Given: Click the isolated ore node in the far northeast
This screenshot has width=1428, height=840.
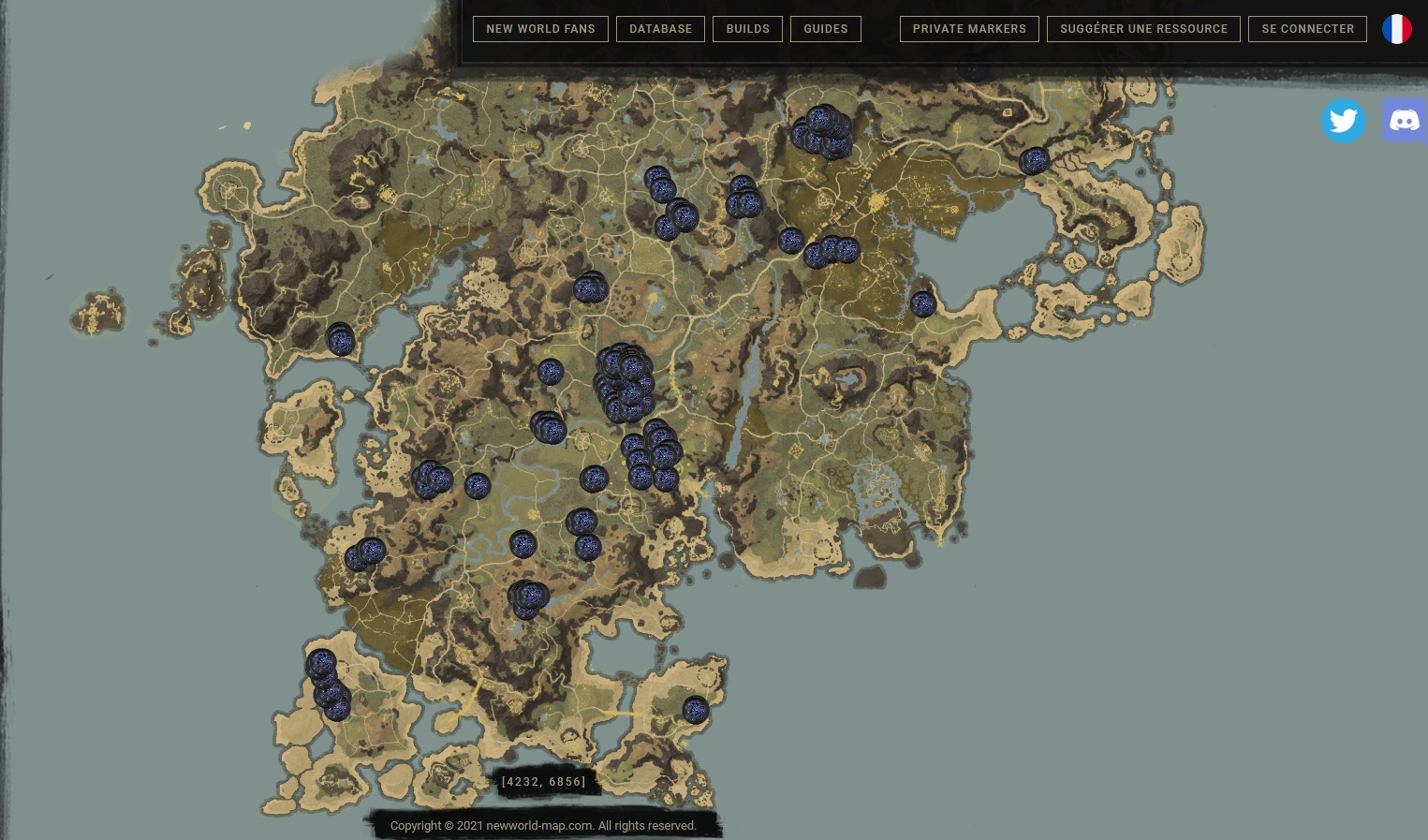Looking at the screenshot, I should pyautogui.click(x=1035, y=161).
